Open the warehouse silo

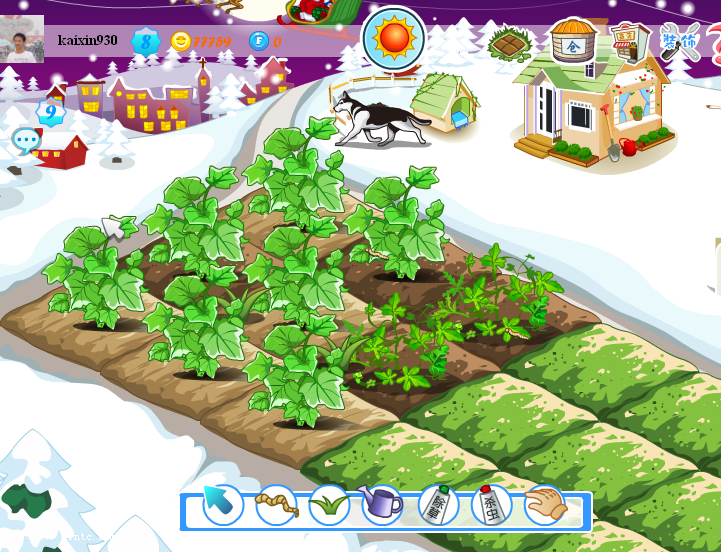coord(572,41)
